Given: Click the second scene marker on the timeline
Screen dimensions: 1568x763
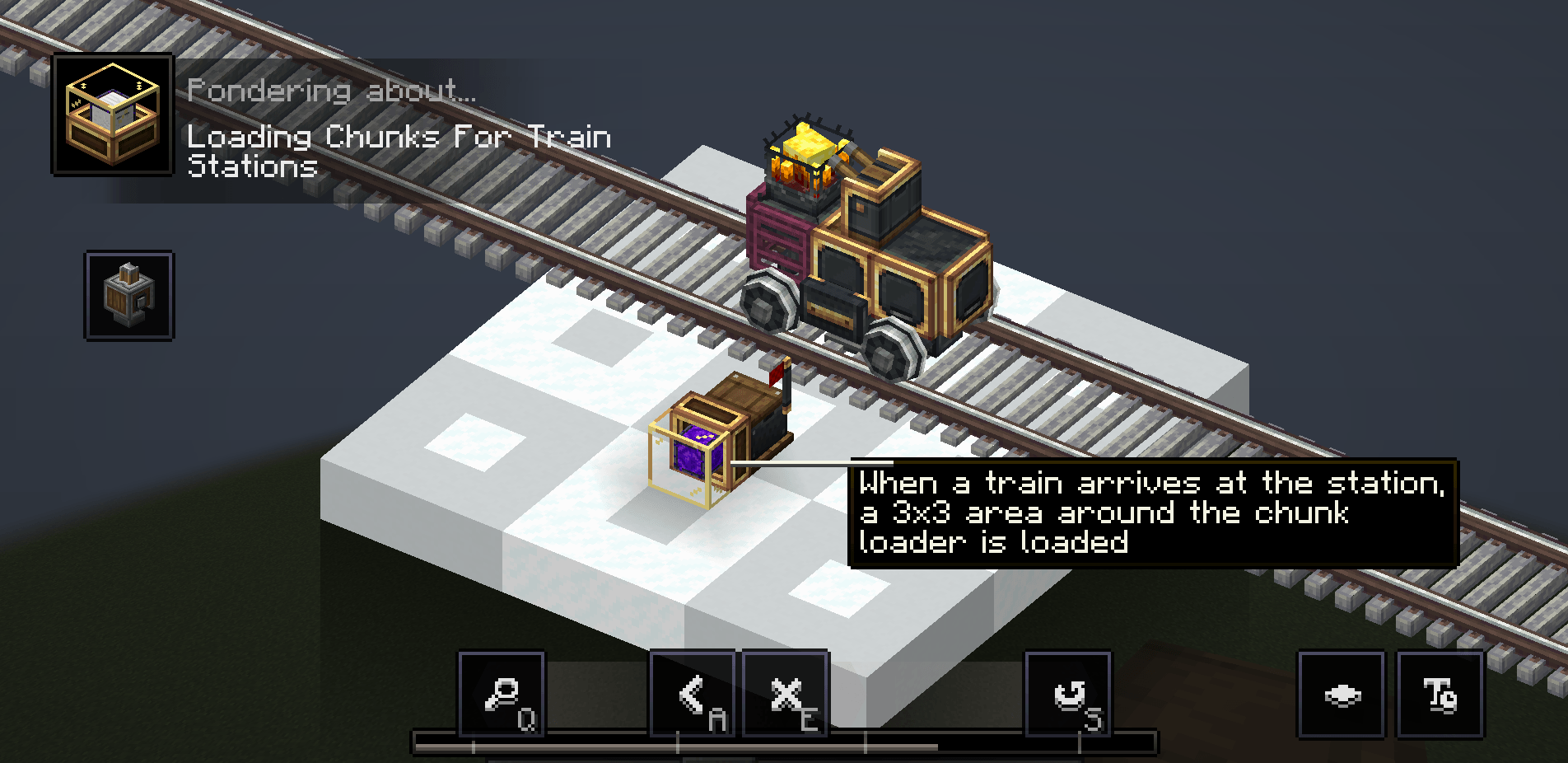Looking at the screenshot, I should pyautogui.click(x=678, y=740).
